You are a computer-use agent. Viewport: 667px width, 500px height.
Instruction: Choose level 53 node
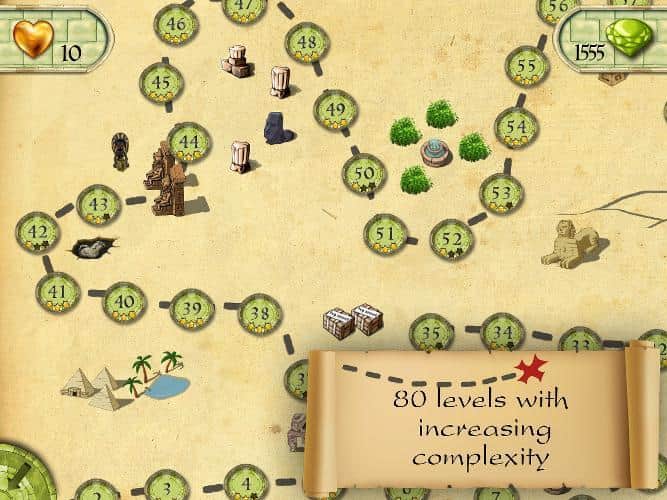coord(501,193)
